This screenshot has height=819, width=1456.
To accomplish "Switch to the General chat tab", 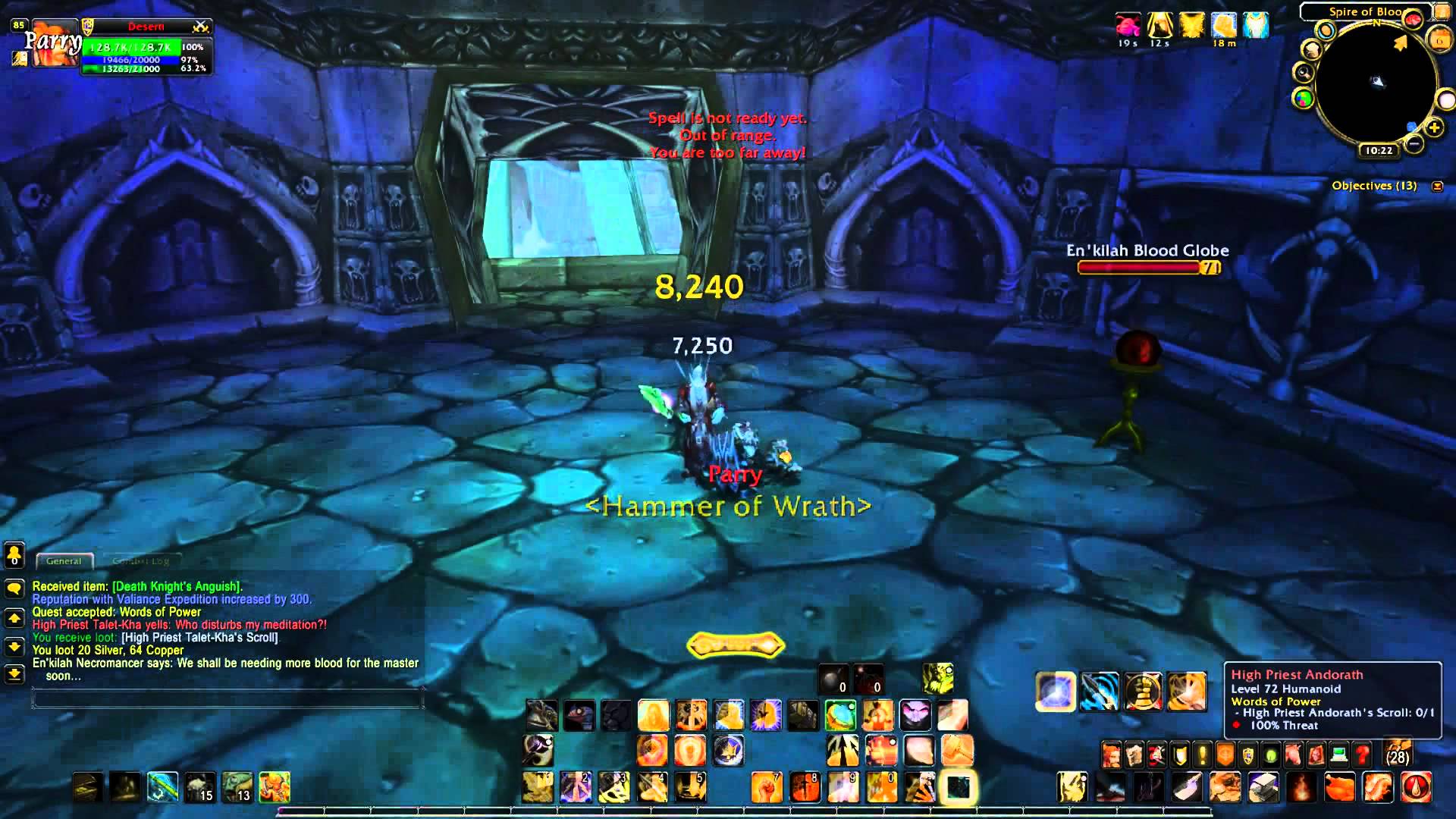I will [64, 561].
